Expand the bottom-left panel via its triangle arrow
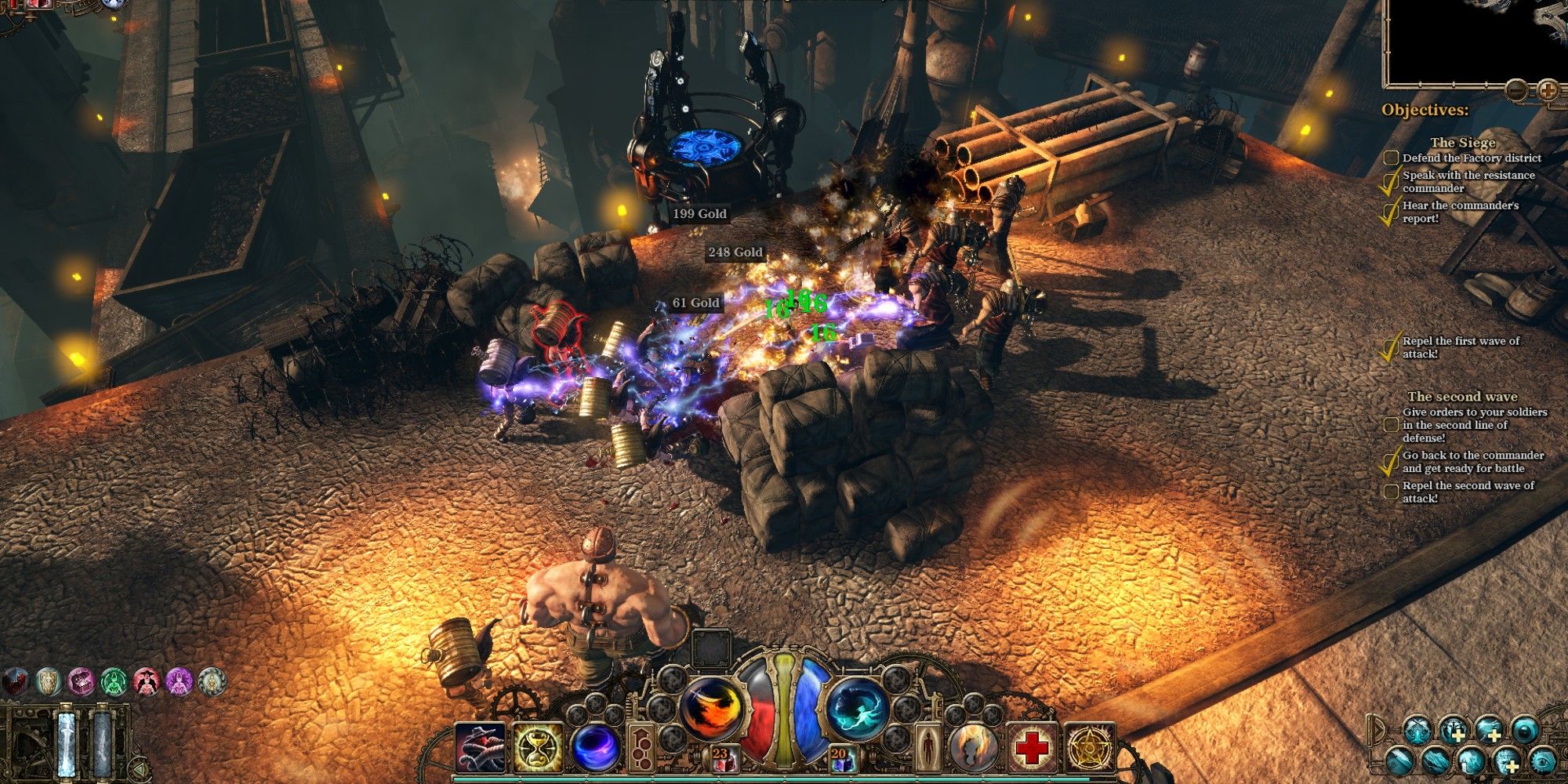The image size is (1568, 784). click(x=139, y=768)
